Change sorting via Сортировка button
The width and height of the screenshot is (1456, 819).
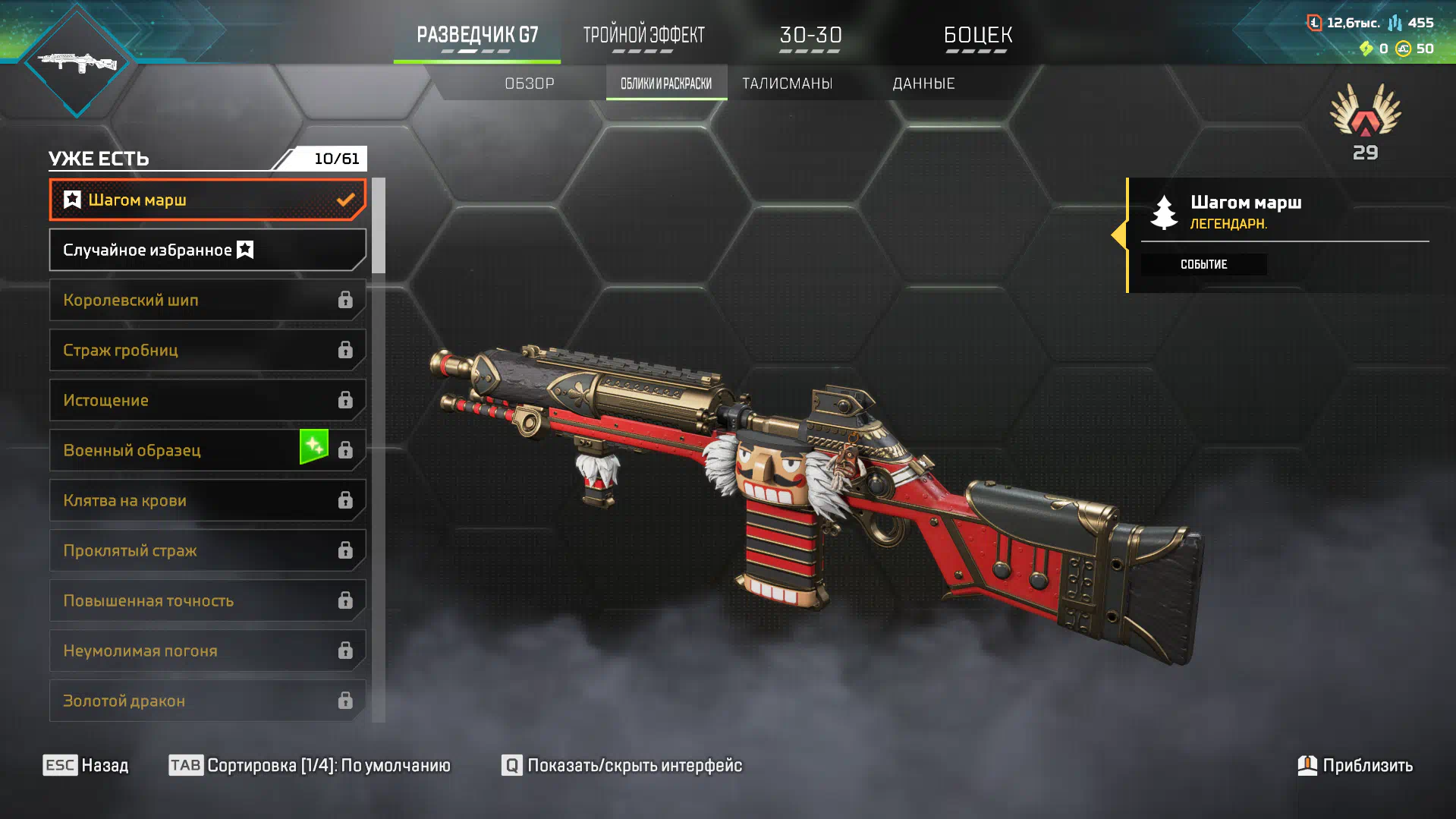pos(310,765)
